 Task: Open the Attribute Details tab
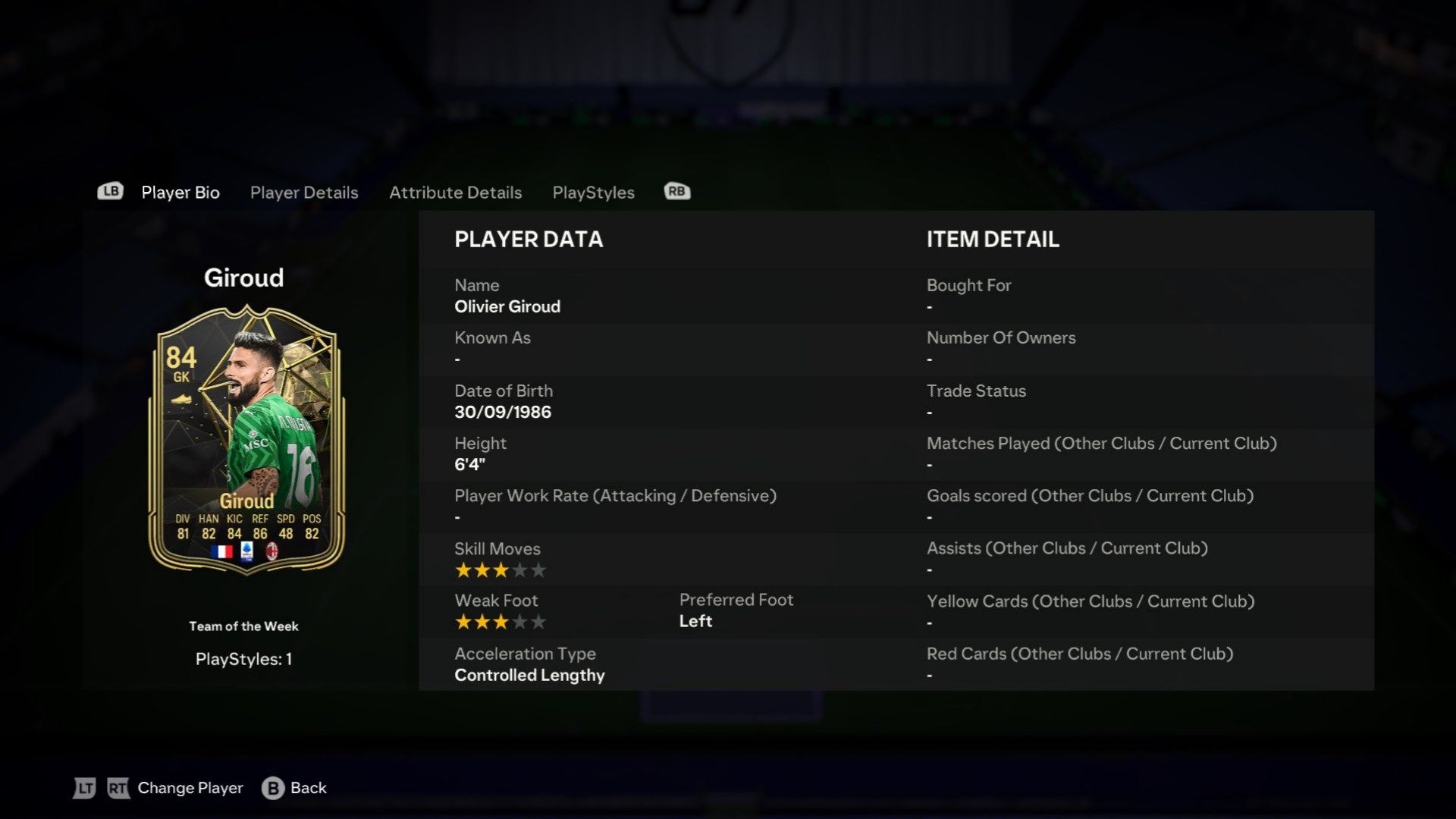tap(455, 193)
